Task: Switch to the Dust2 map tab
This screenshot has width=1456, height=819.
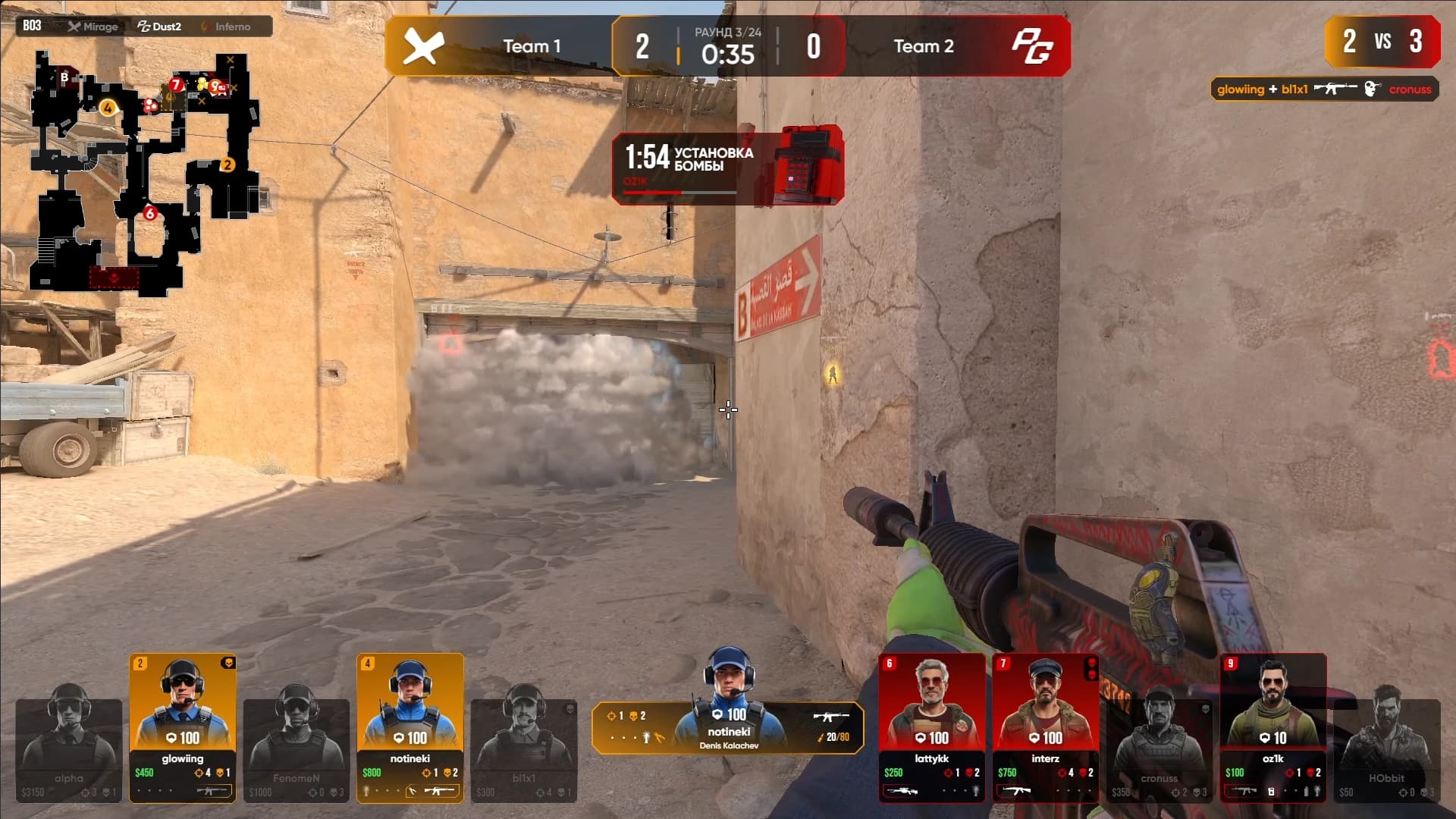Action: pyautogui.click(x=159, y=27)
